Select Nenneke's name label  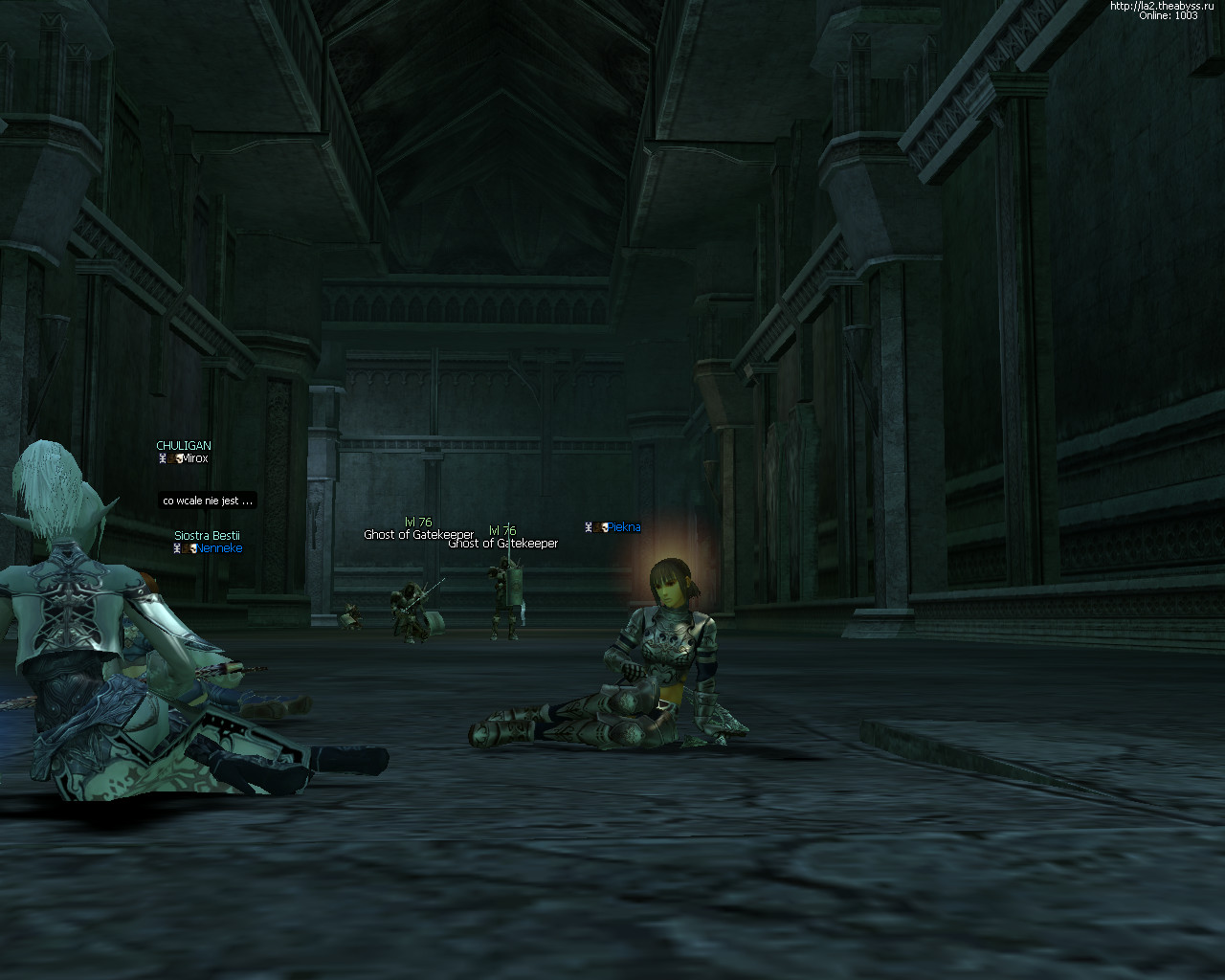pyautogui.click(x=219, y=548)
